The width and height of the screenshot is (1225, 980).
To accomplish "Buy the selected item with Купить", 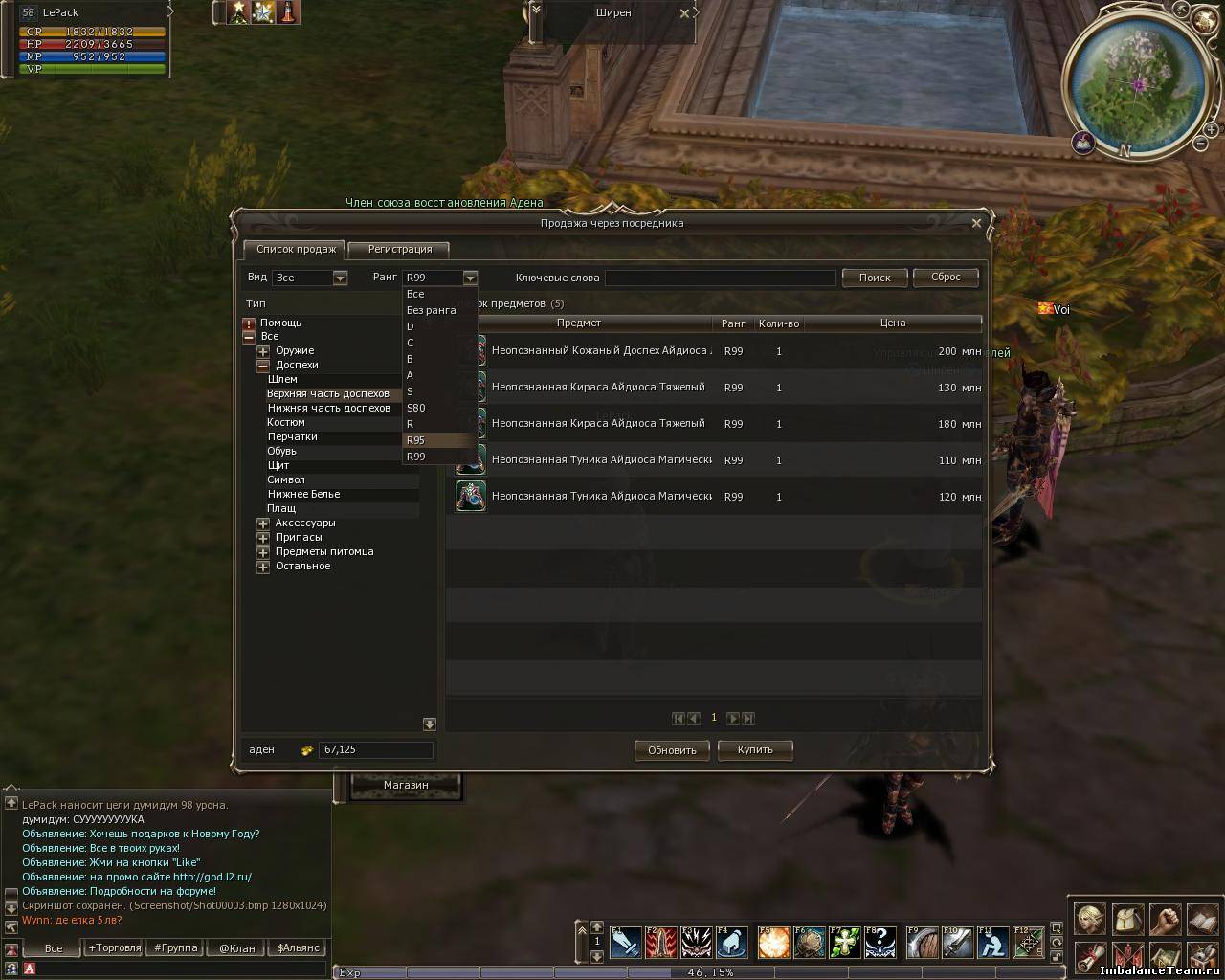I will pyautogui.click(x=755, y=749).
